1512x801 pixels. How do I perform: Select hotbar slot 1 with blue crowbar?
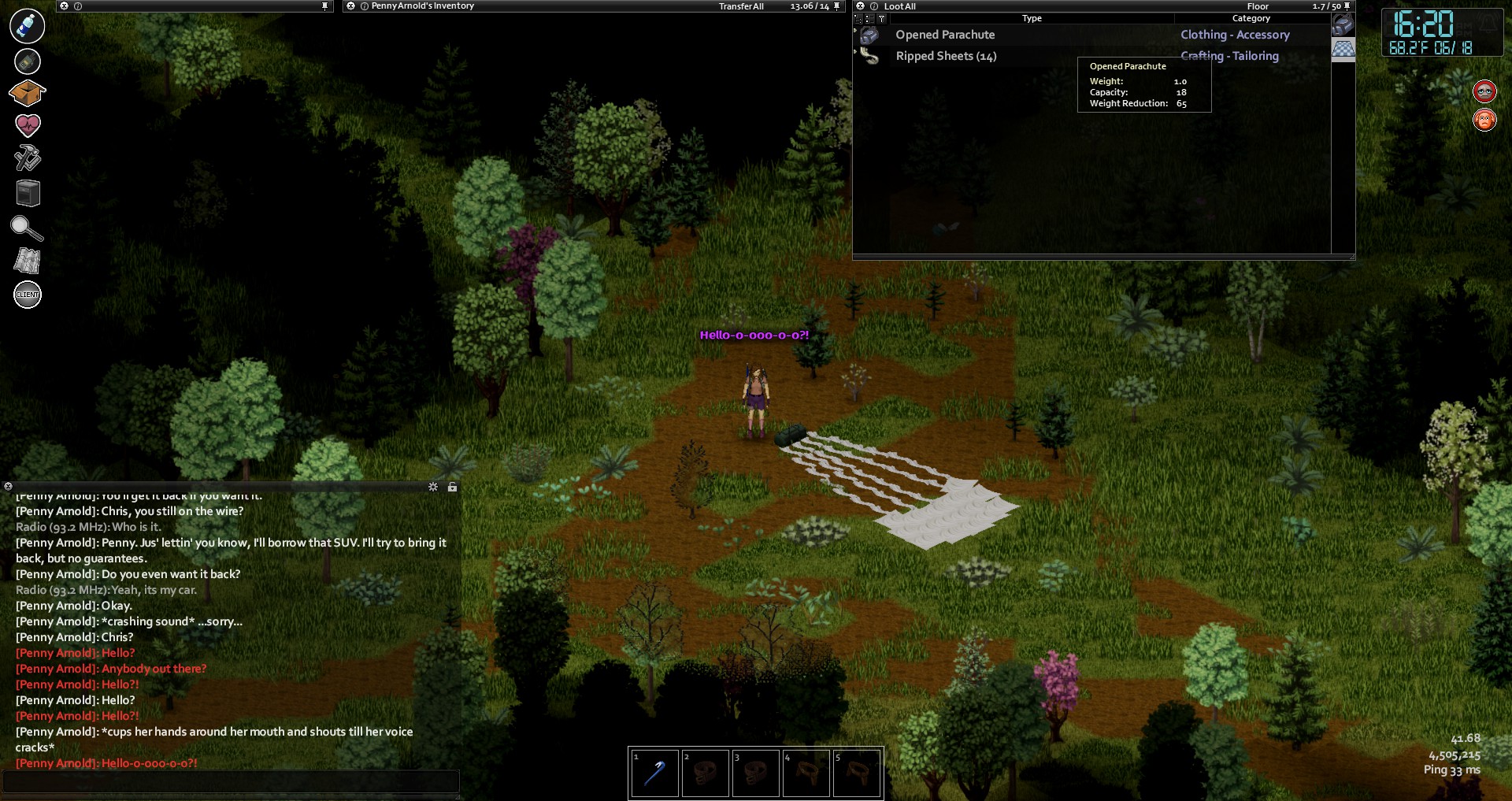[654, 773]
